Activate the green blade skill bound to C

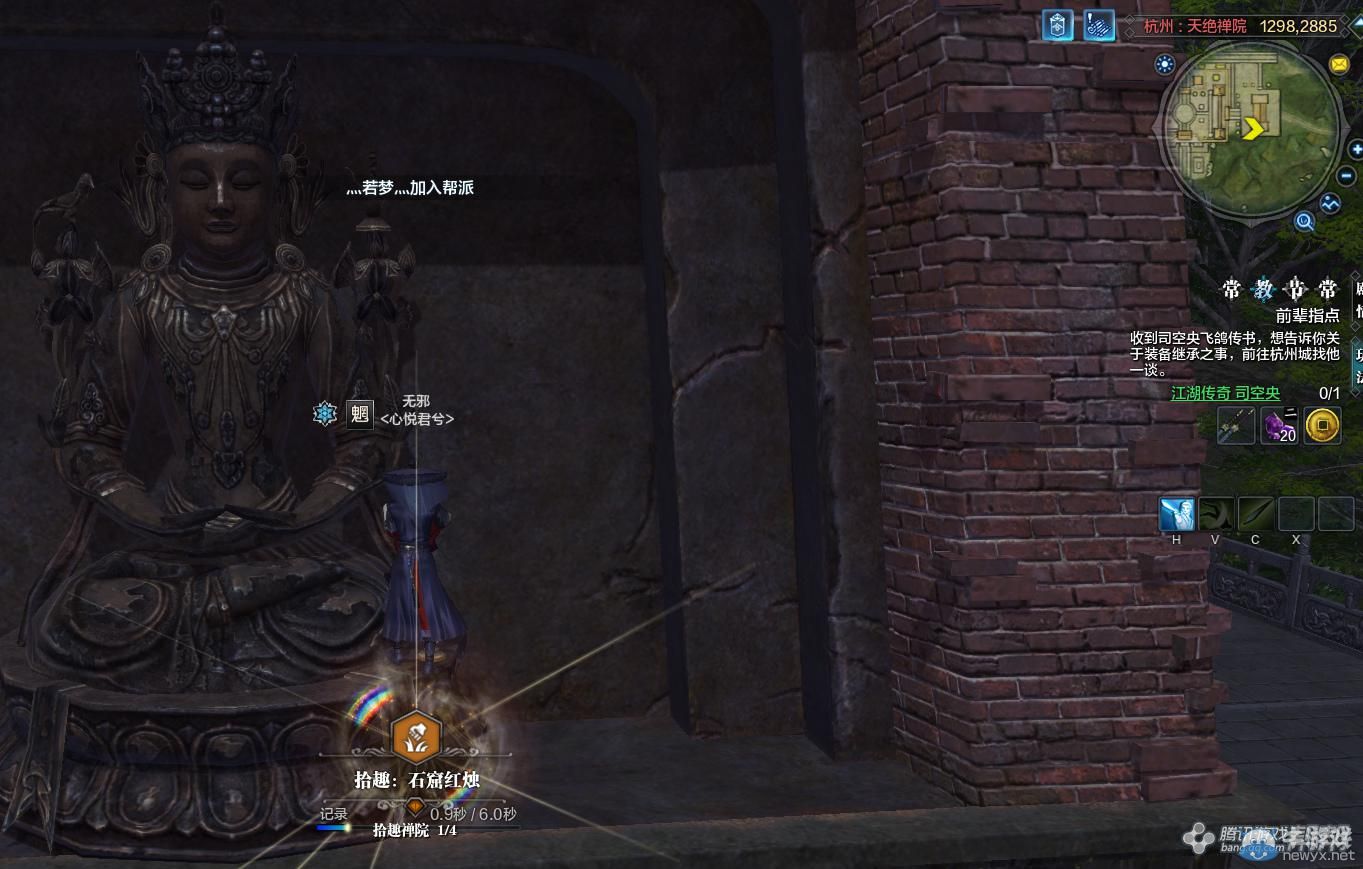tap(1256, 514)
